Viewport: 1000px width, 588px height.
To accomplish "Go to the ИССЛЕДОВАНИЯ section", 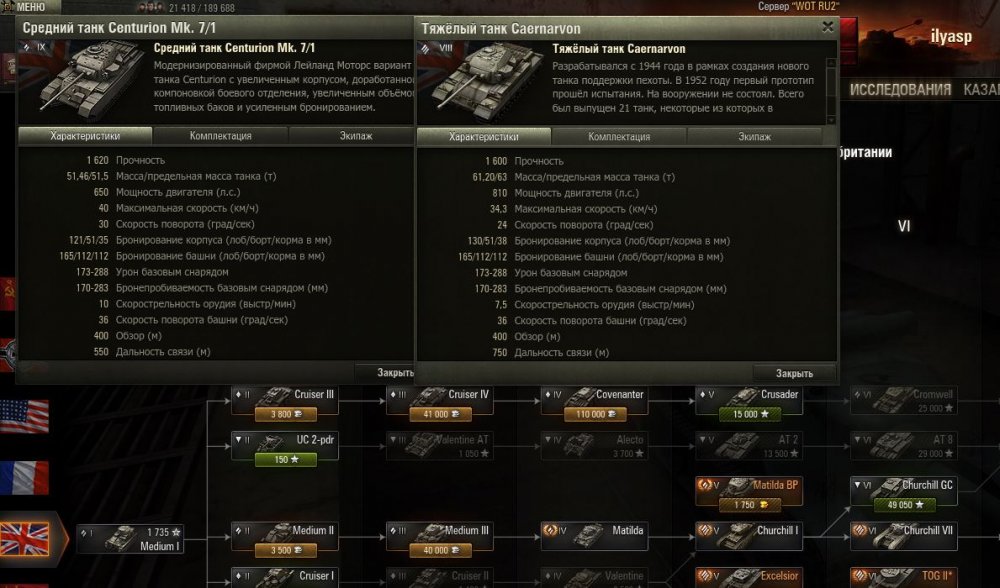I will (x=900, y=89).
